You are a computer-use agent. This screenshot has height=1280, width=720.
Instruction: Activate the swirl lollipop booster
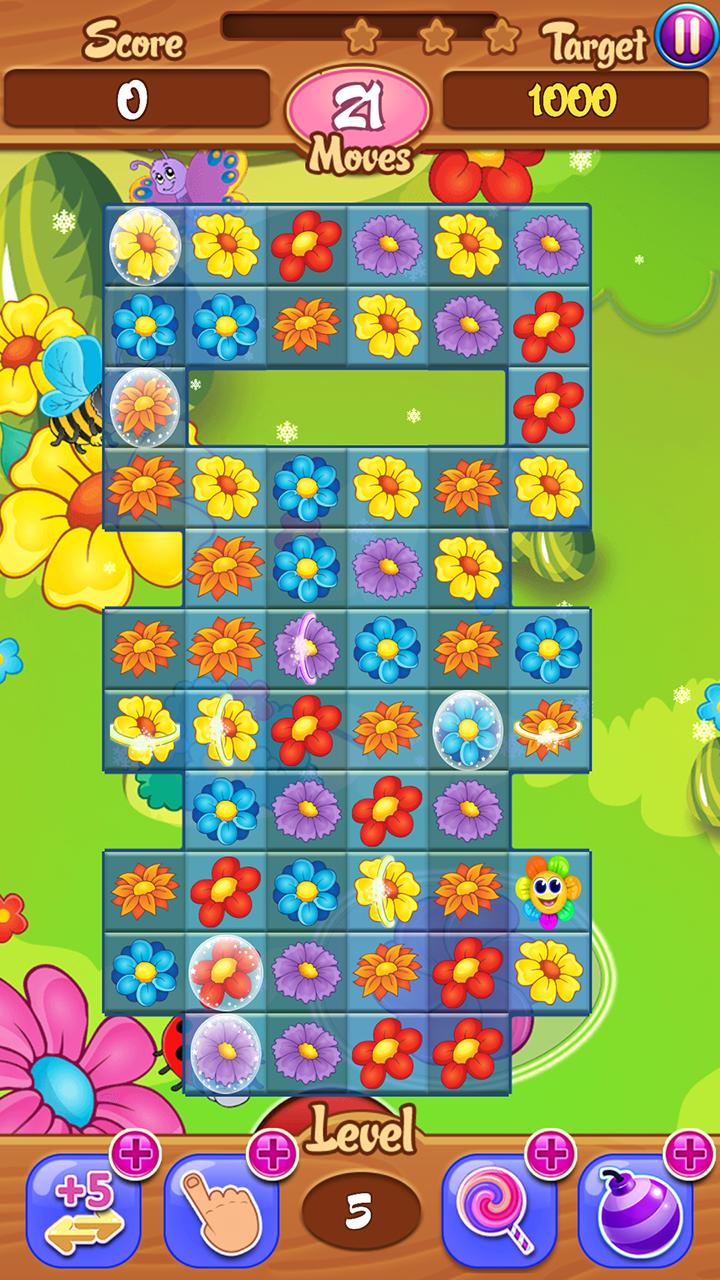coord(498,1212)
